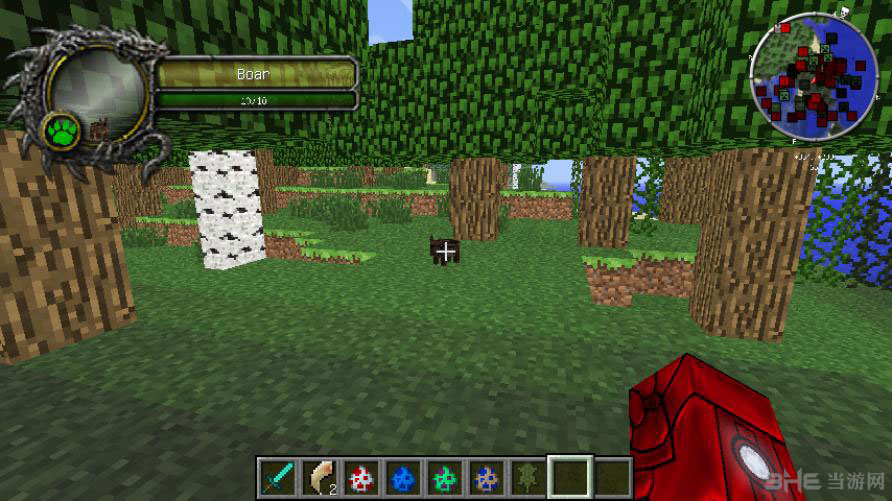Choose the red and white spawn egg
Screen dimensions: 892x501
pos(362,476)
